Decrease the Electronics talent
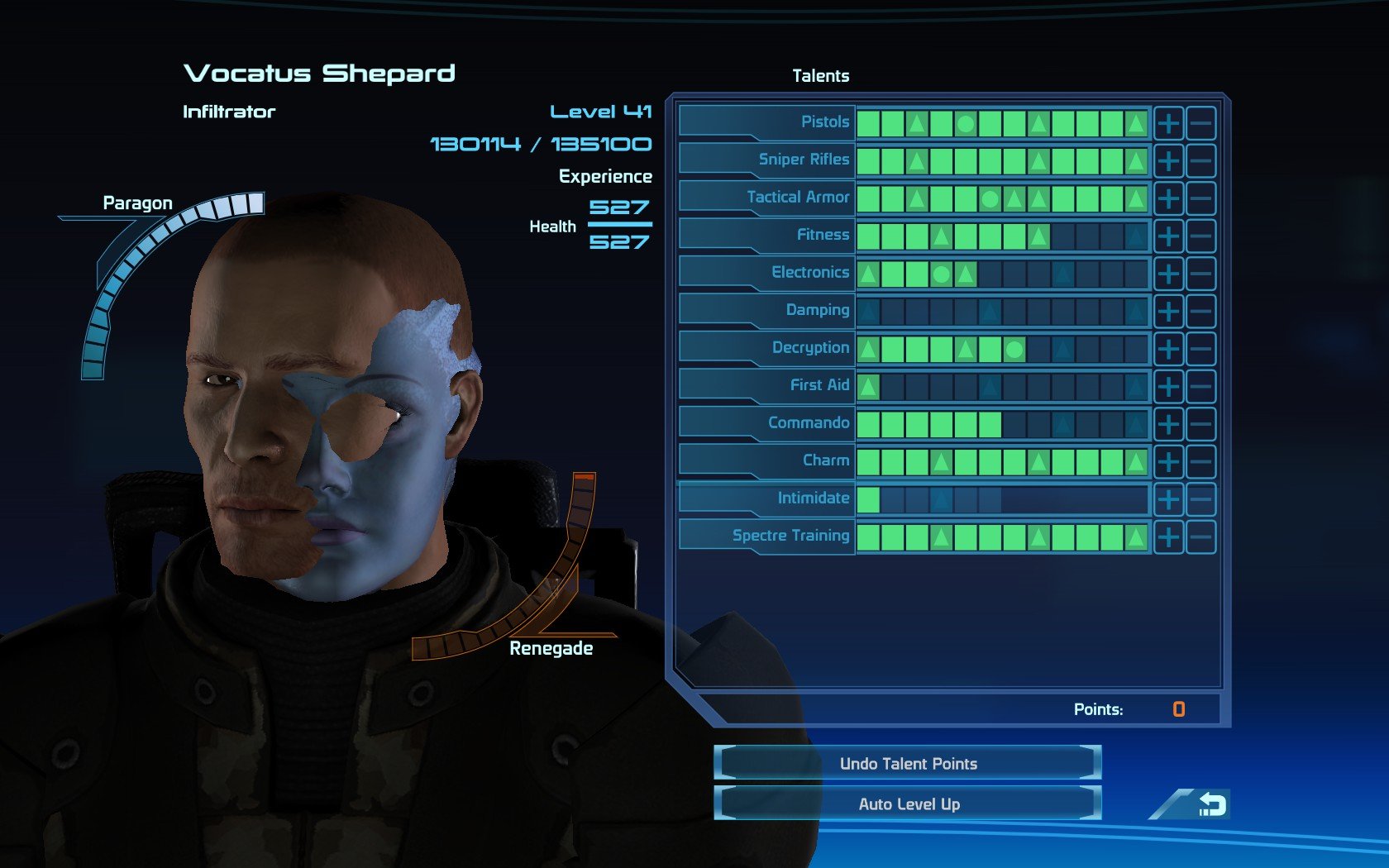The height and width of the screenshot is (868, 1389). [1200, 274]
